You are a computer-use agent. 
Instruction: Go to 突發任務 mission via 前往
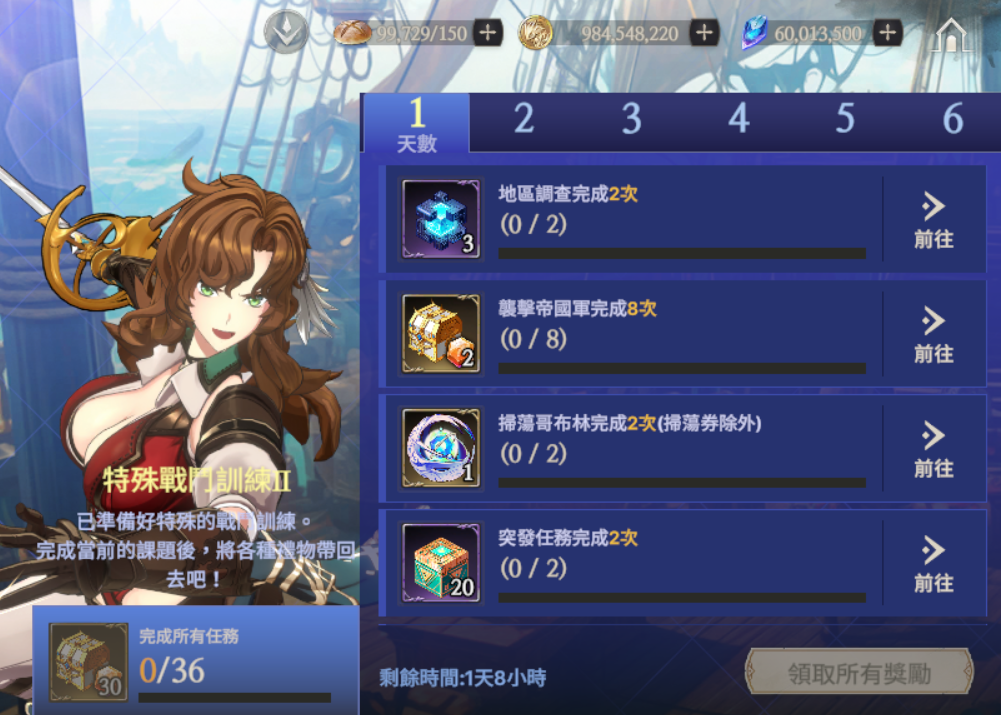pos(933,564)
